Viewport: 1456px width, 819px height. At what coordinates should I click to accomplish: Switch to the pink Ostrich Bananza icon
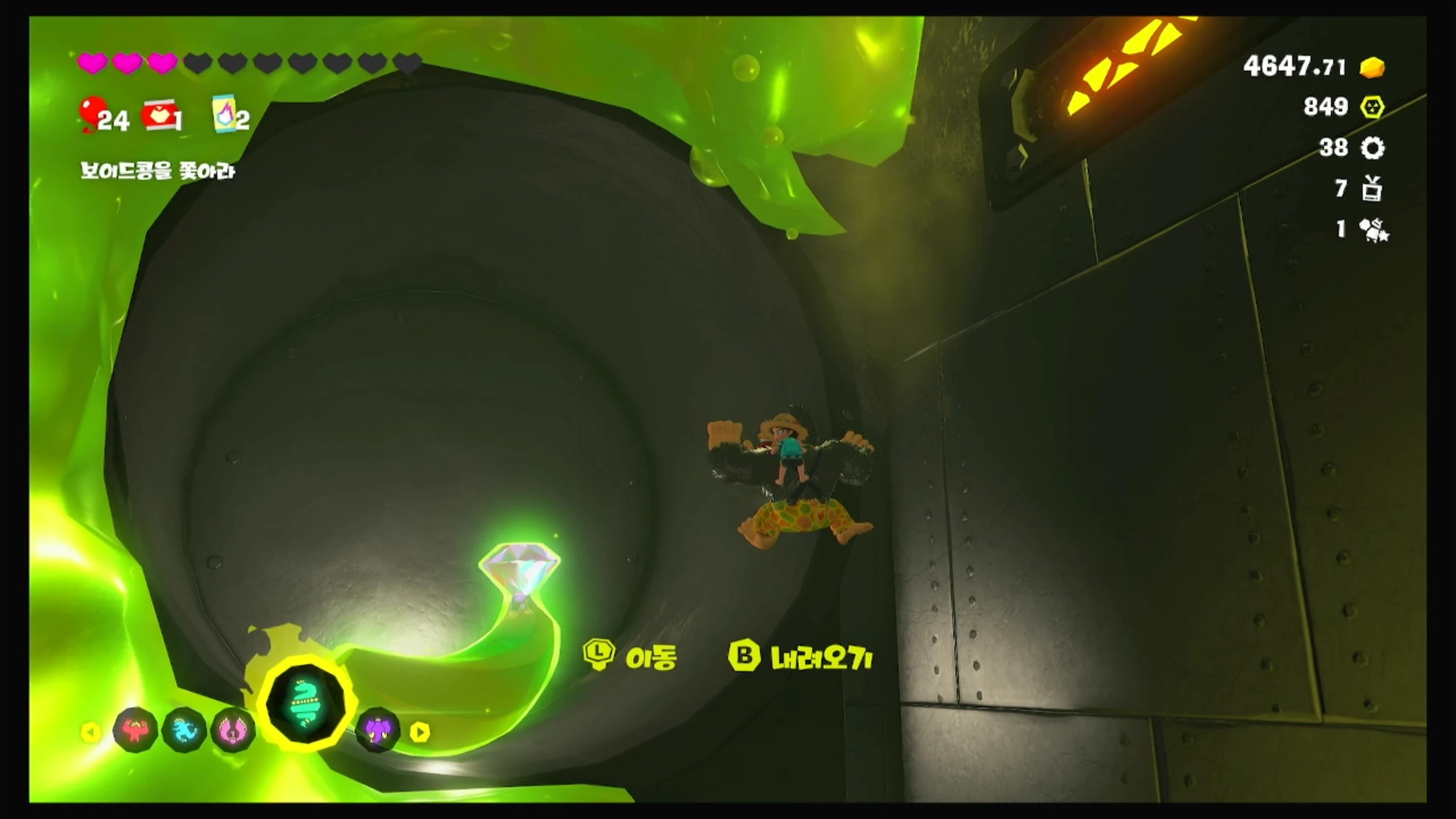click(233, 730)
